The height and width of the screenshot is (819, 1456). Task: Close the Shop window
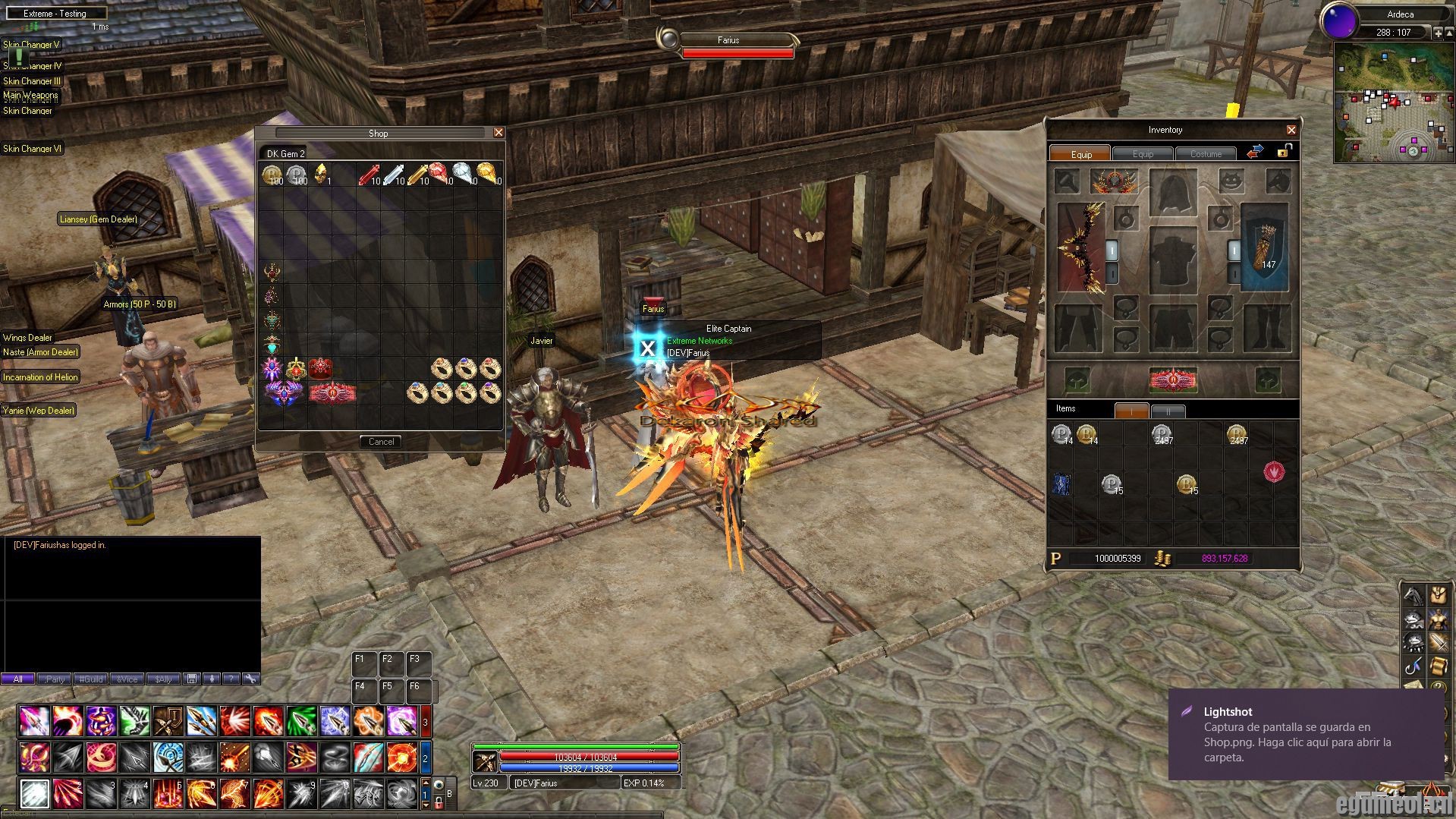(498, 133)
